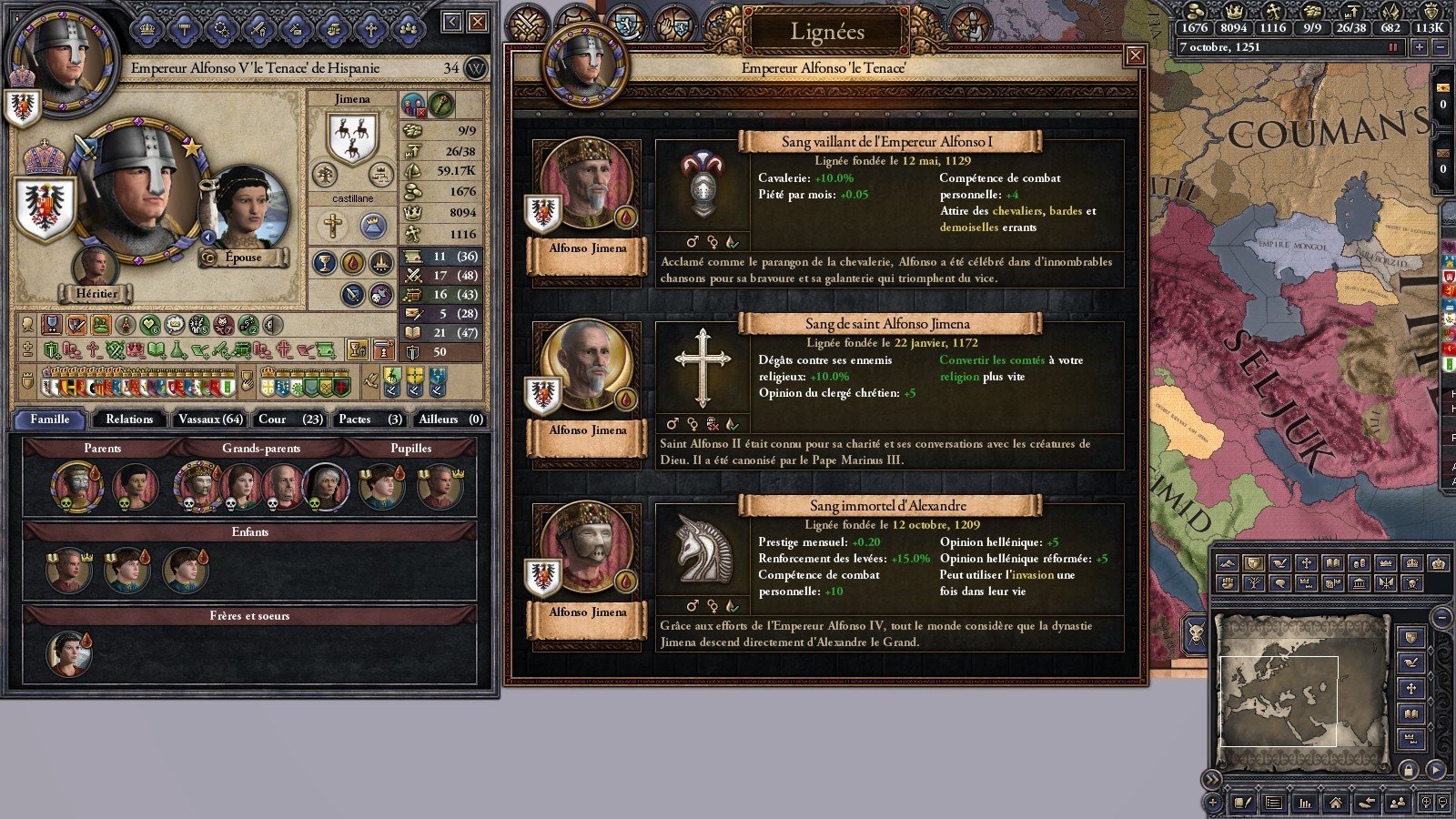The height and width of the screenshot is (819, 1456).
Task: Open the W wiki link for Alfonso
Action: click(x=476, y=68)
